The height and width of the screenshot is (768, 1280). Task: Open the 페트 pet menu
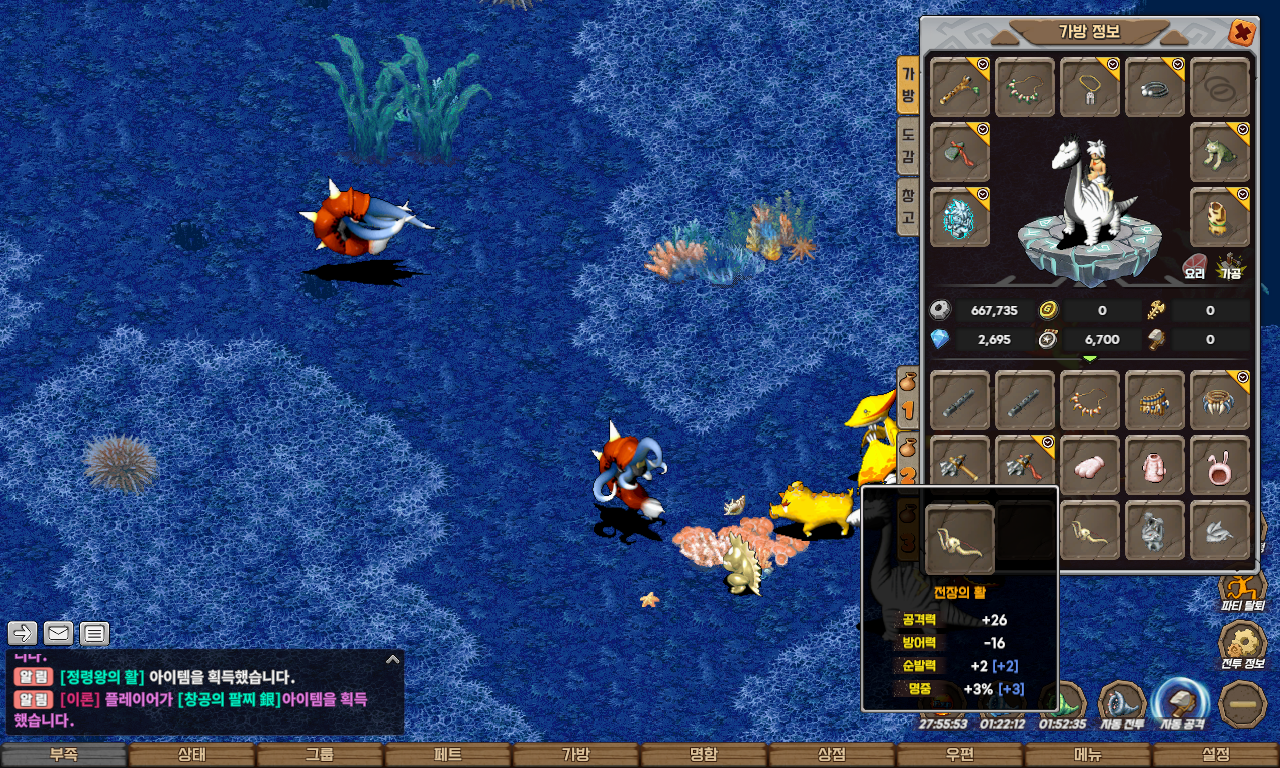tap(448, 755)
